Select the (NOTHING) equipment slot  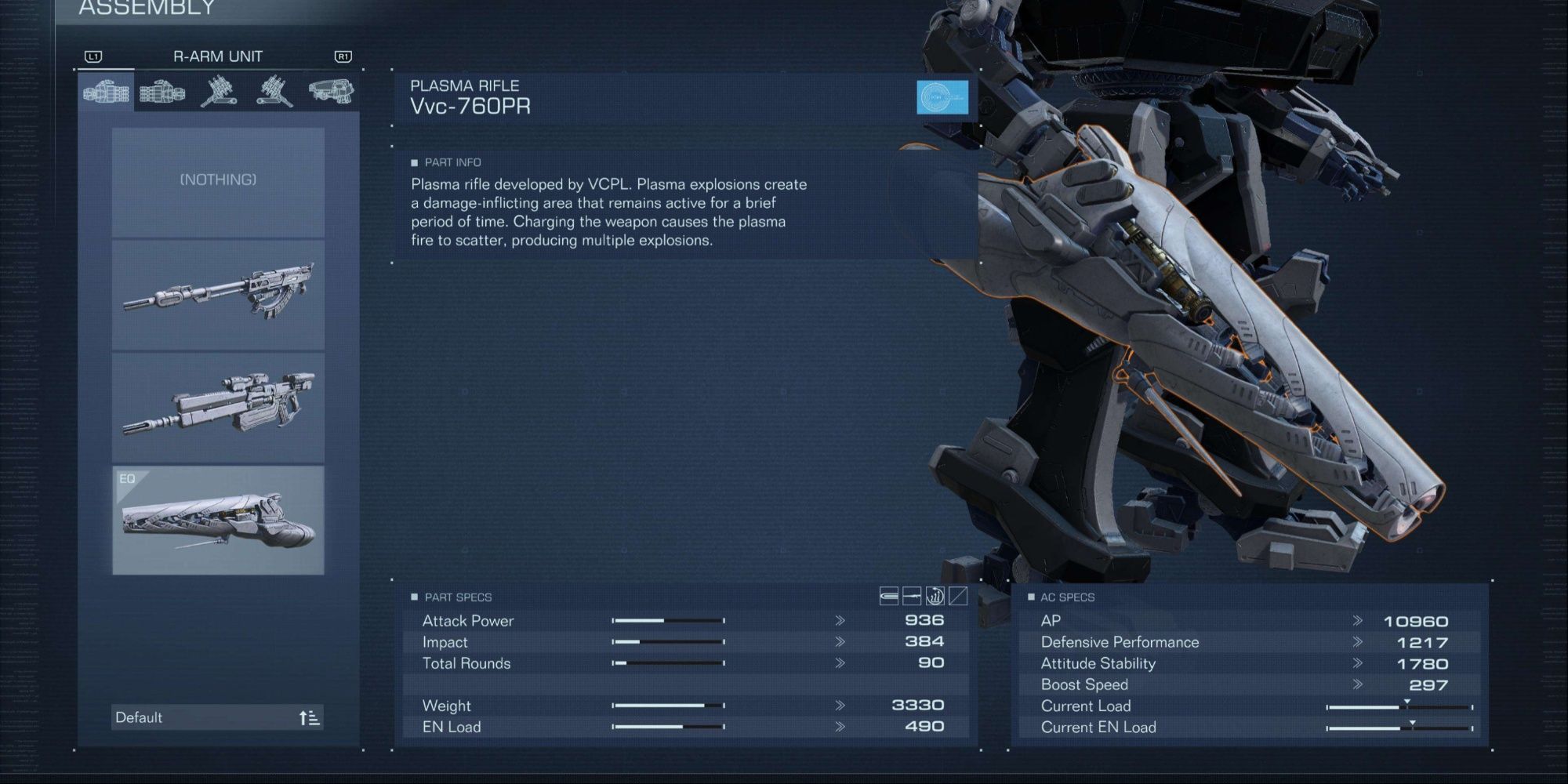[x=218, y=180]
